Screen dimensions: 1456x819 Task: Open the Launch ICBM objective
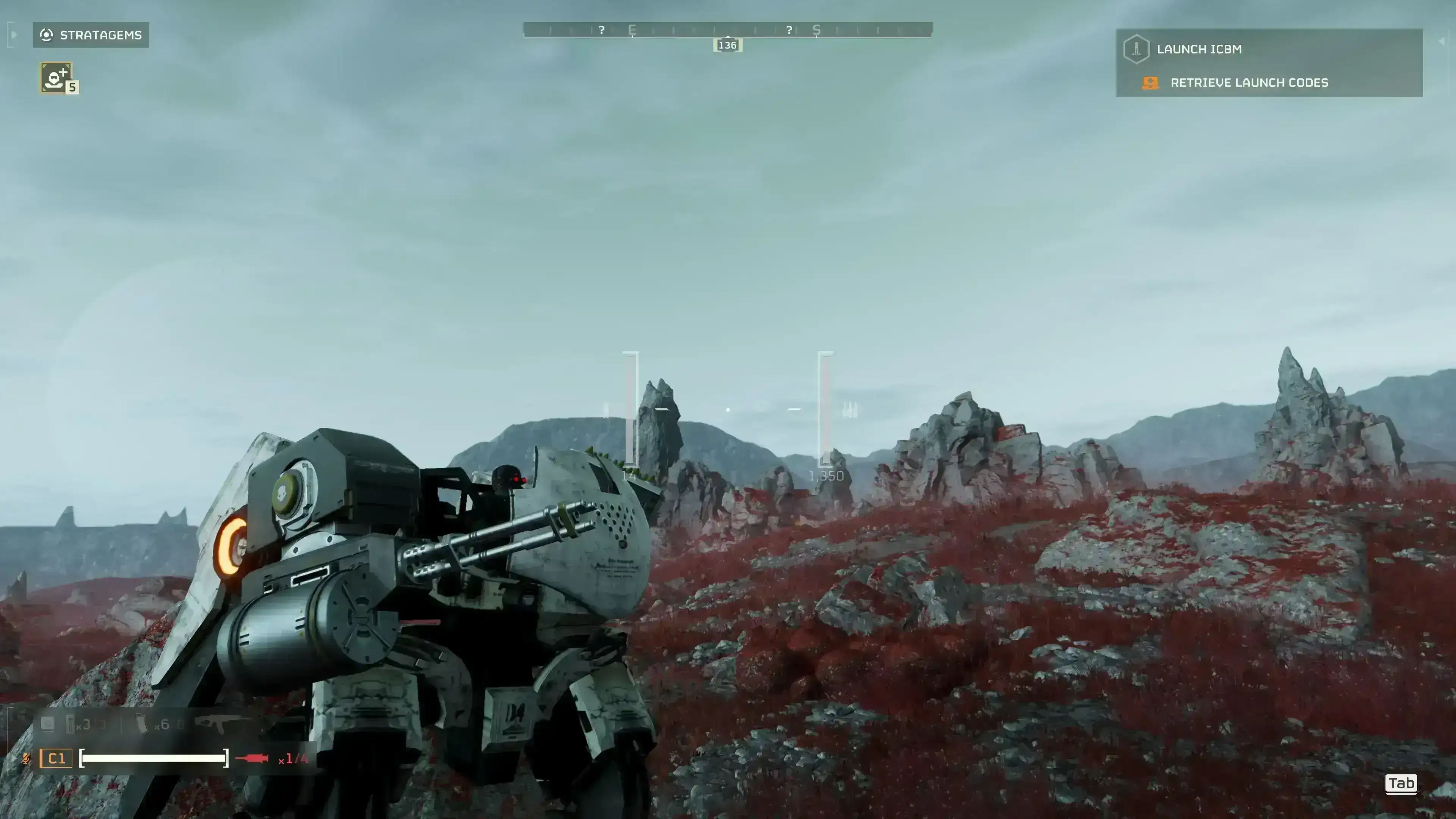click(1199, 49)
